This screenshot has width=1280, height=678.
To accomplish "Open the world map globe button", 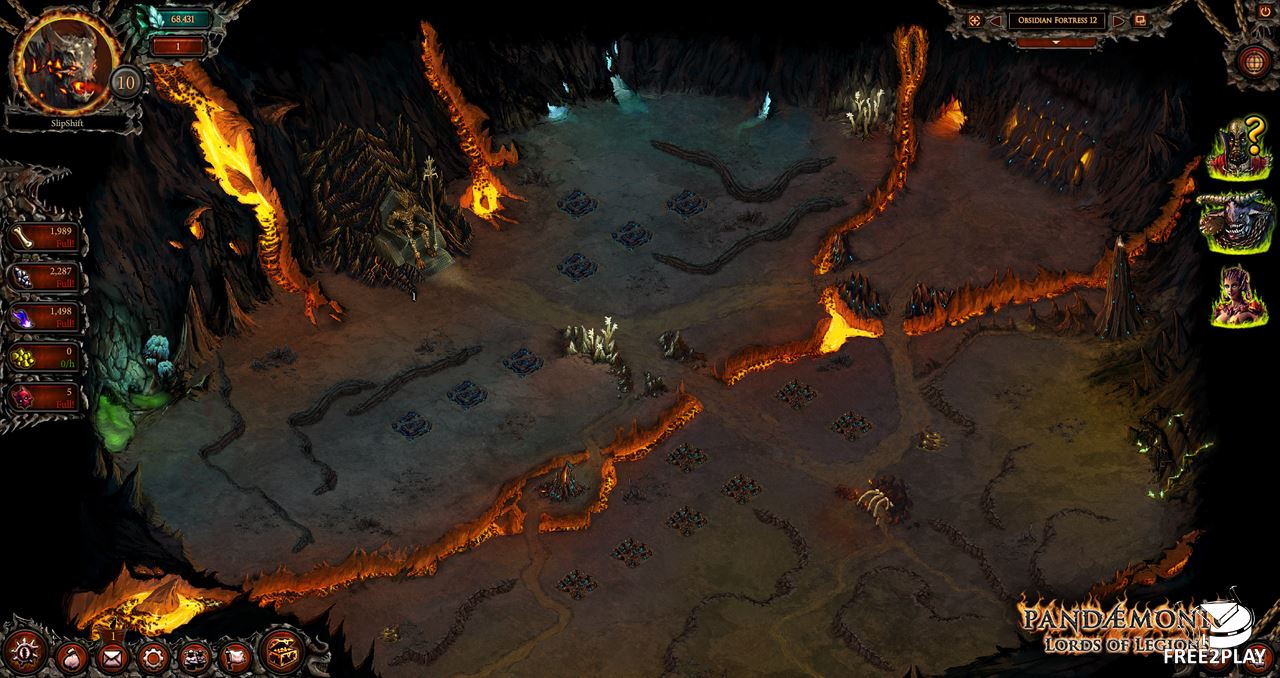I will [x=1252, y=60].
